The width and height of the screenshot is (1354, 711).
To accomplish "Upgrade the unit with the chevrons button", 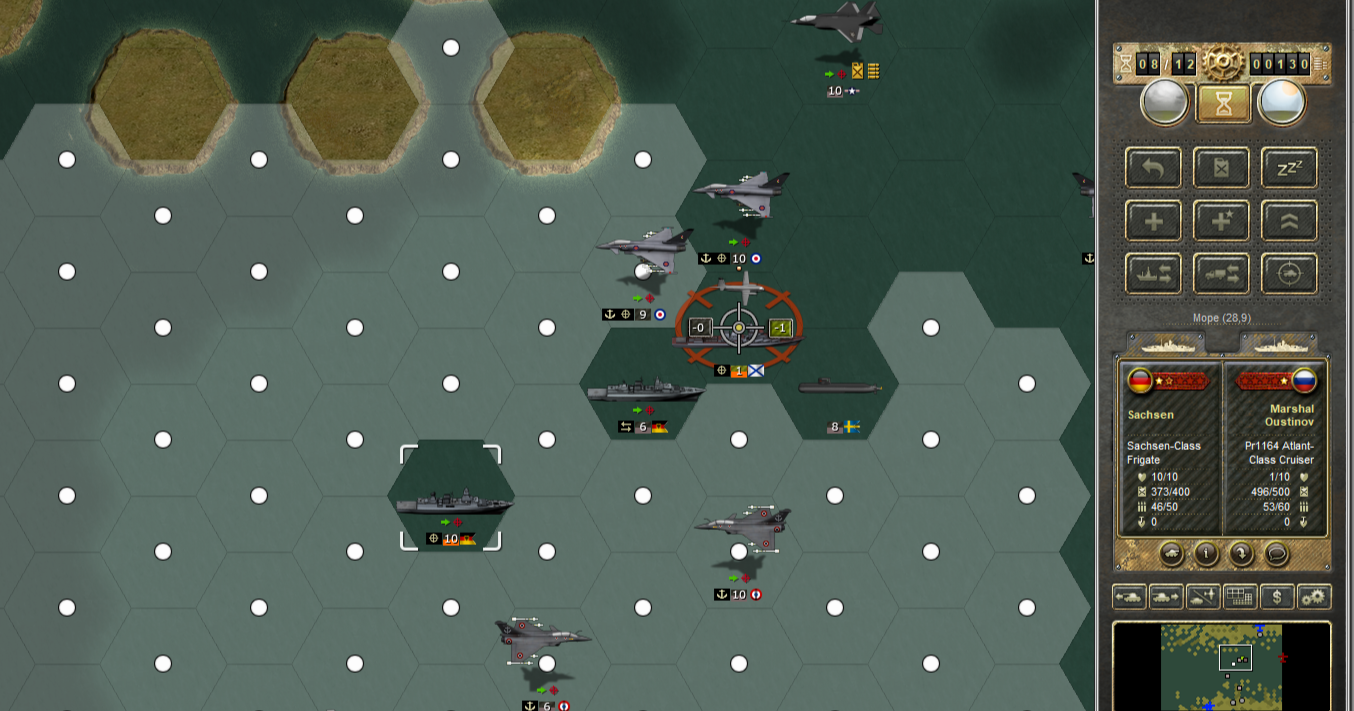I will click(1289, 221).
